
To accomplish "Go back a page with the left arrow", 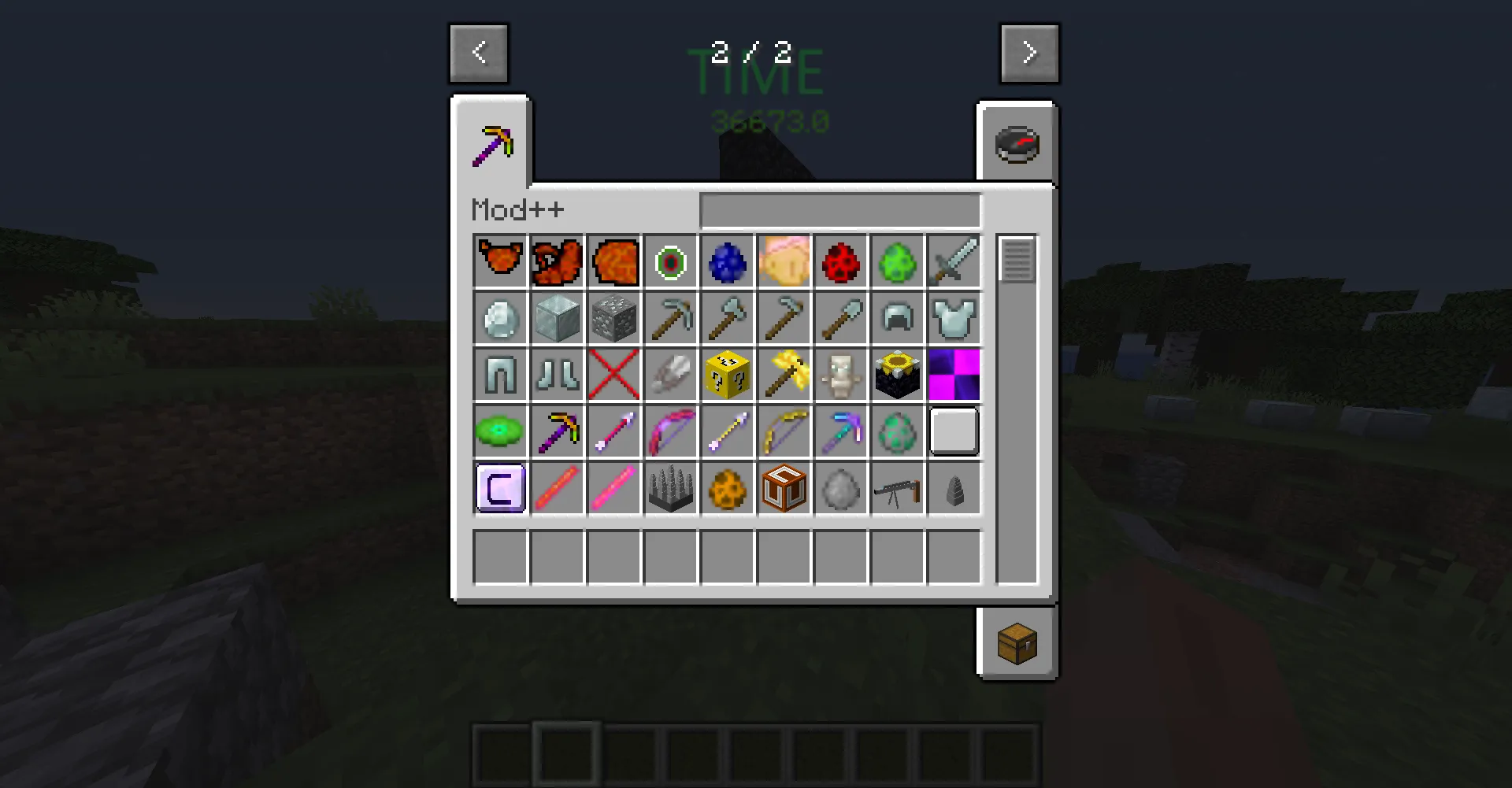I will pos(479,53).
